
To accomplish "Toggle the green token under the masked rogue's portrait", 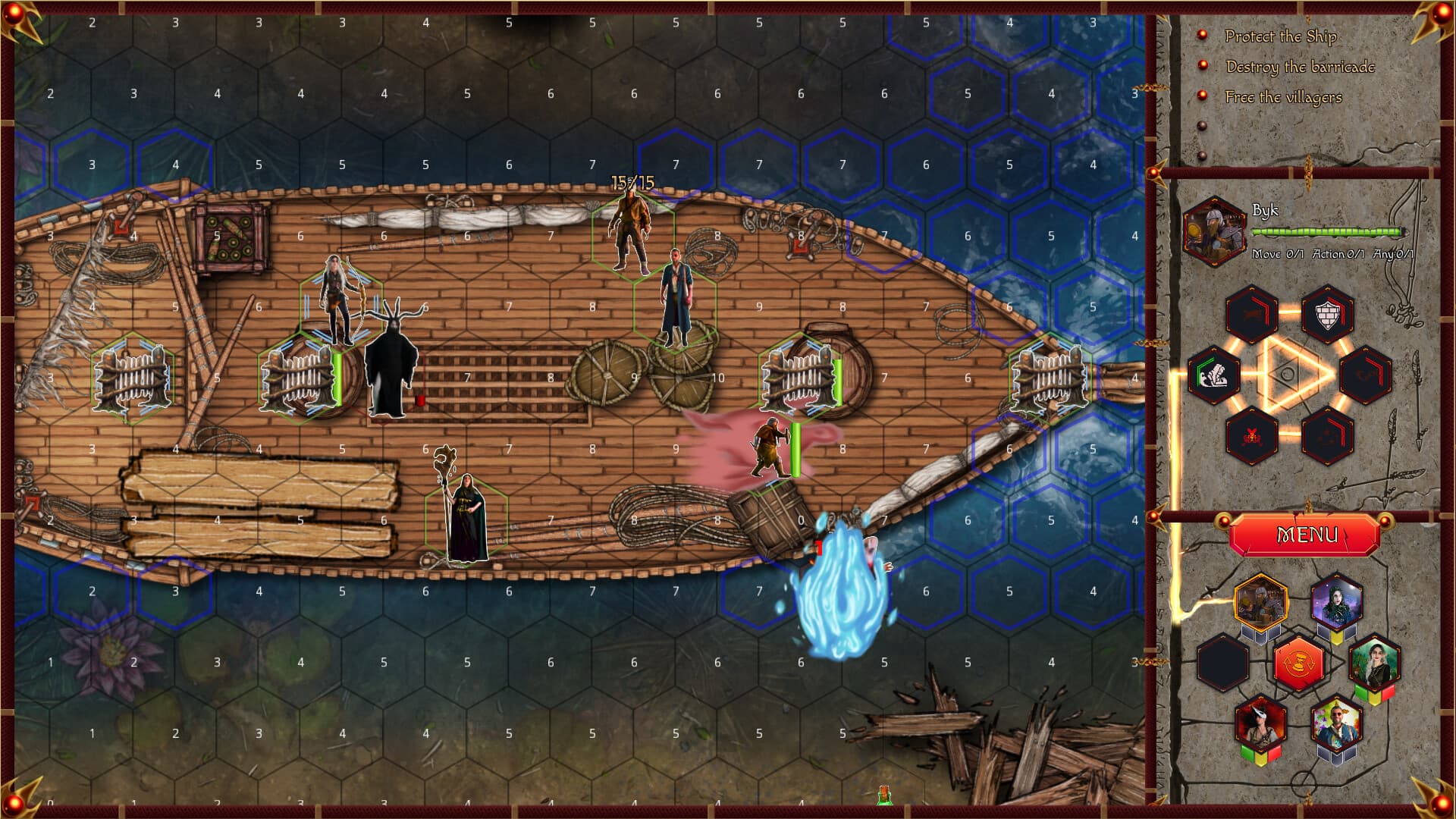I will click(1248, 755).
